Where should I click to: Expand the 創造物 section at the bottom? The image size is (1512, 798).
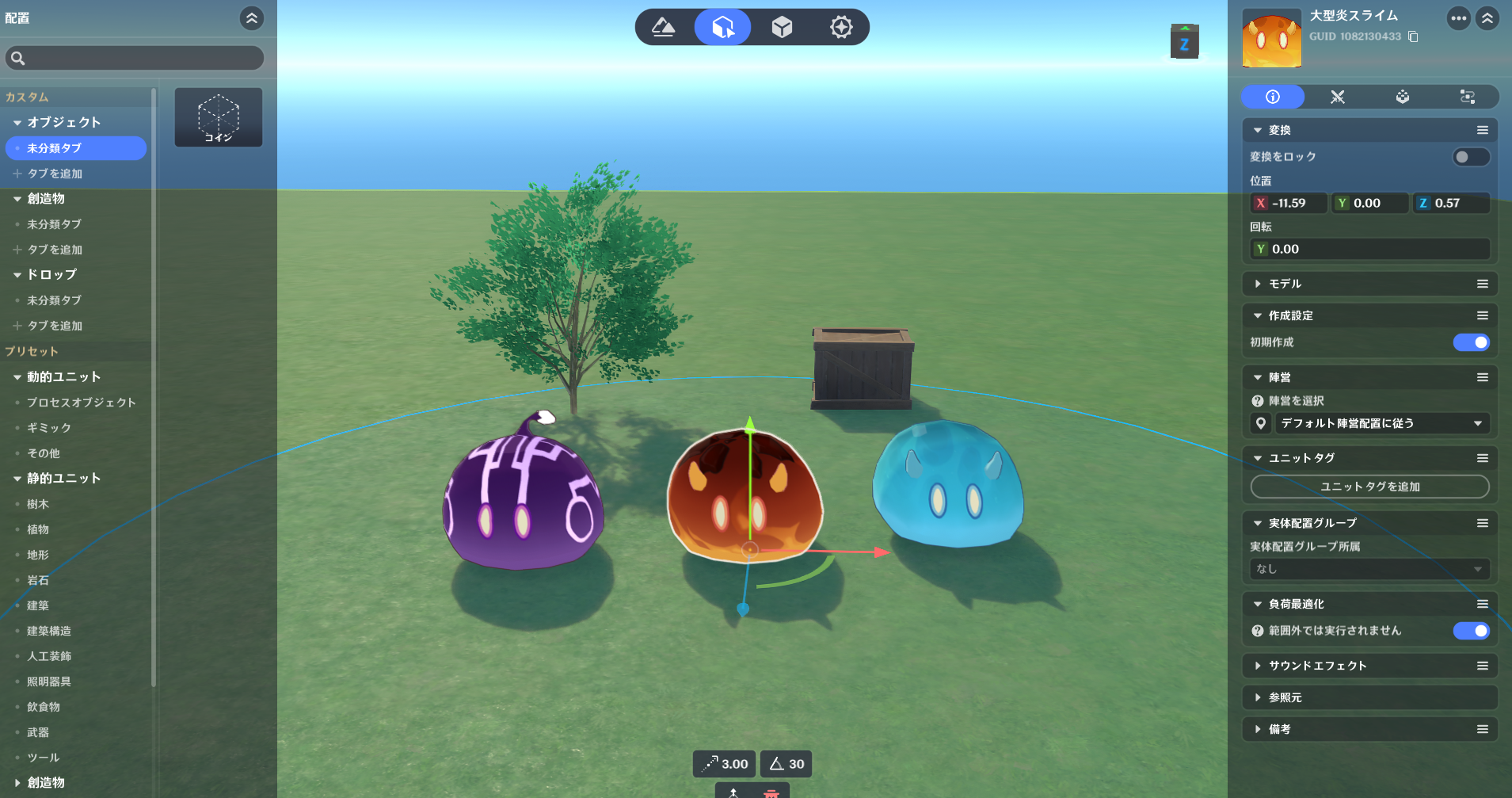click(x=17, y=783)
